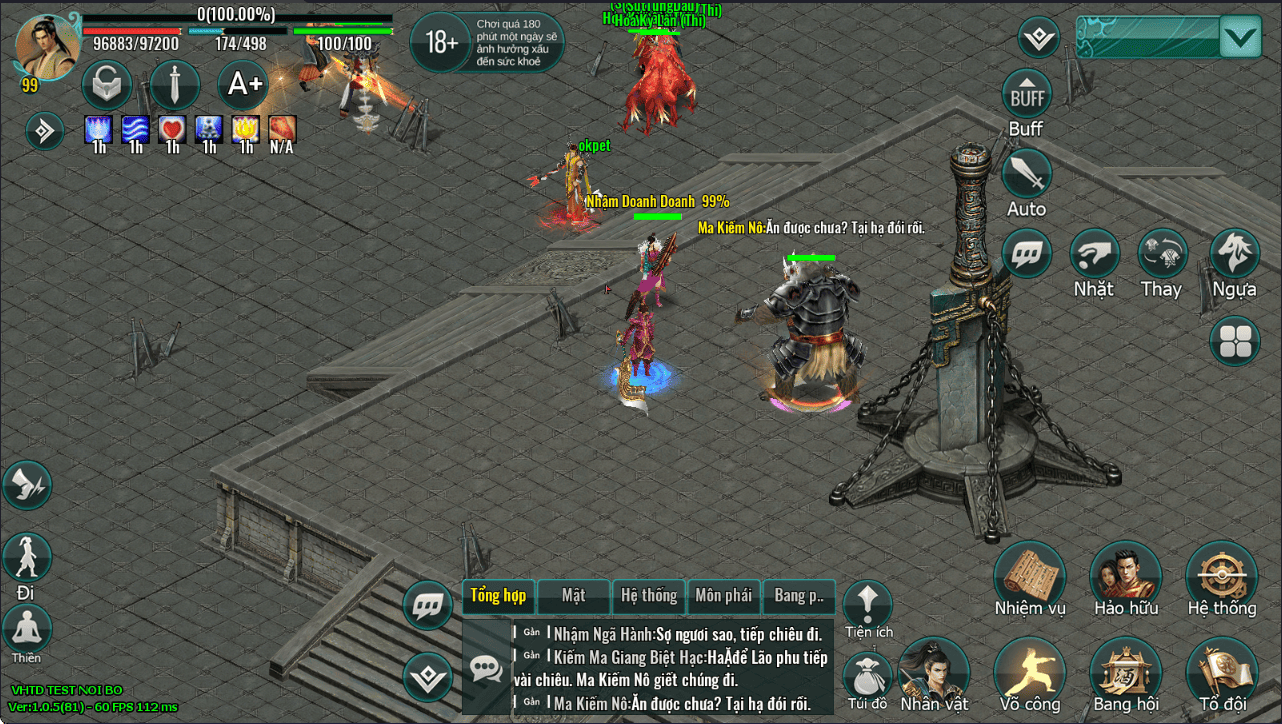The image size is (1282, 724).
Task: Switch to the Hệ thống chat tab
Action: click(649, 596)
